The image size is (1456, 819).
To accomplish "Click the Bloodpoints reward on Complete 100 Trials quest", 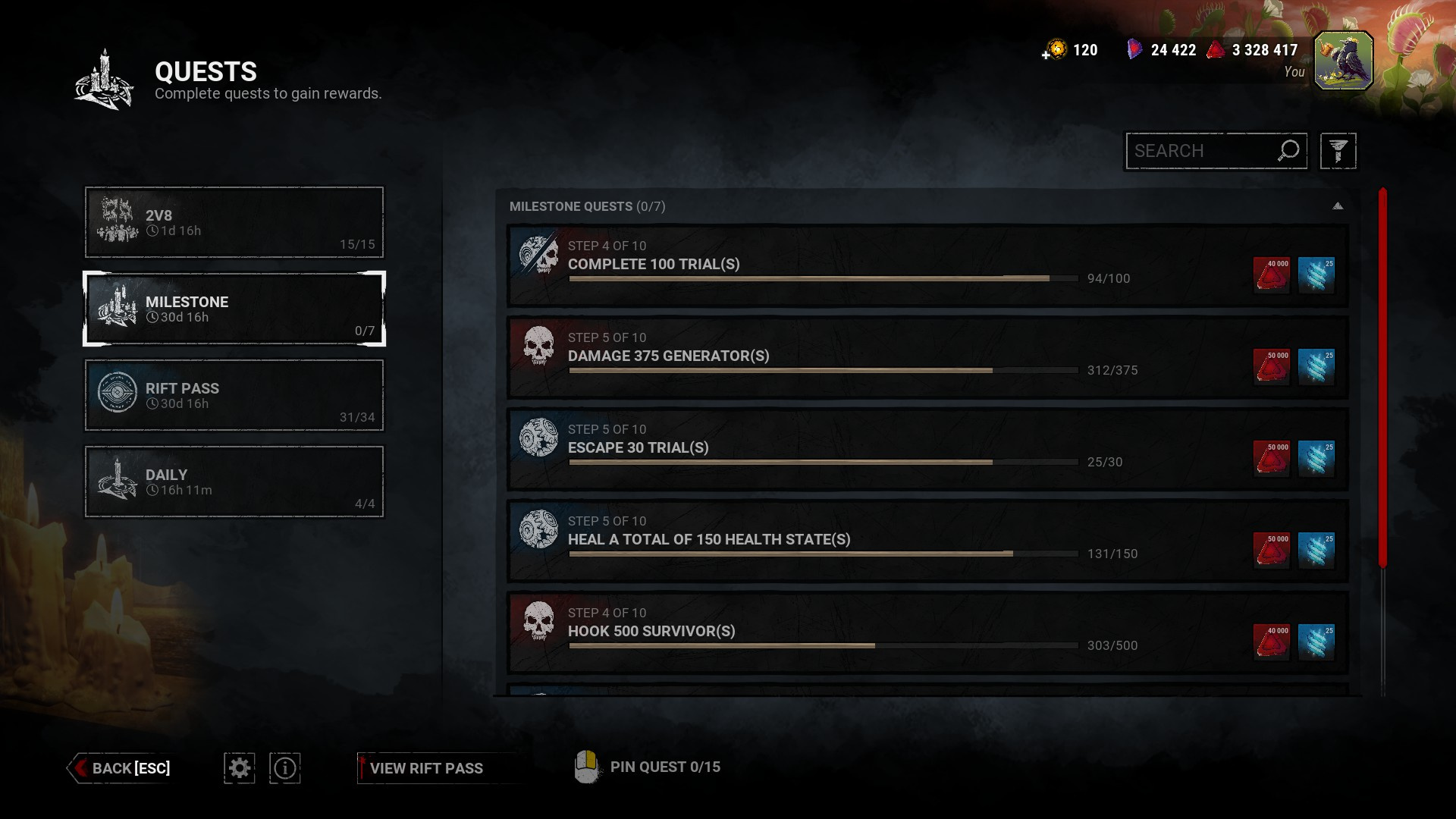I will [x=1272, y=275].
